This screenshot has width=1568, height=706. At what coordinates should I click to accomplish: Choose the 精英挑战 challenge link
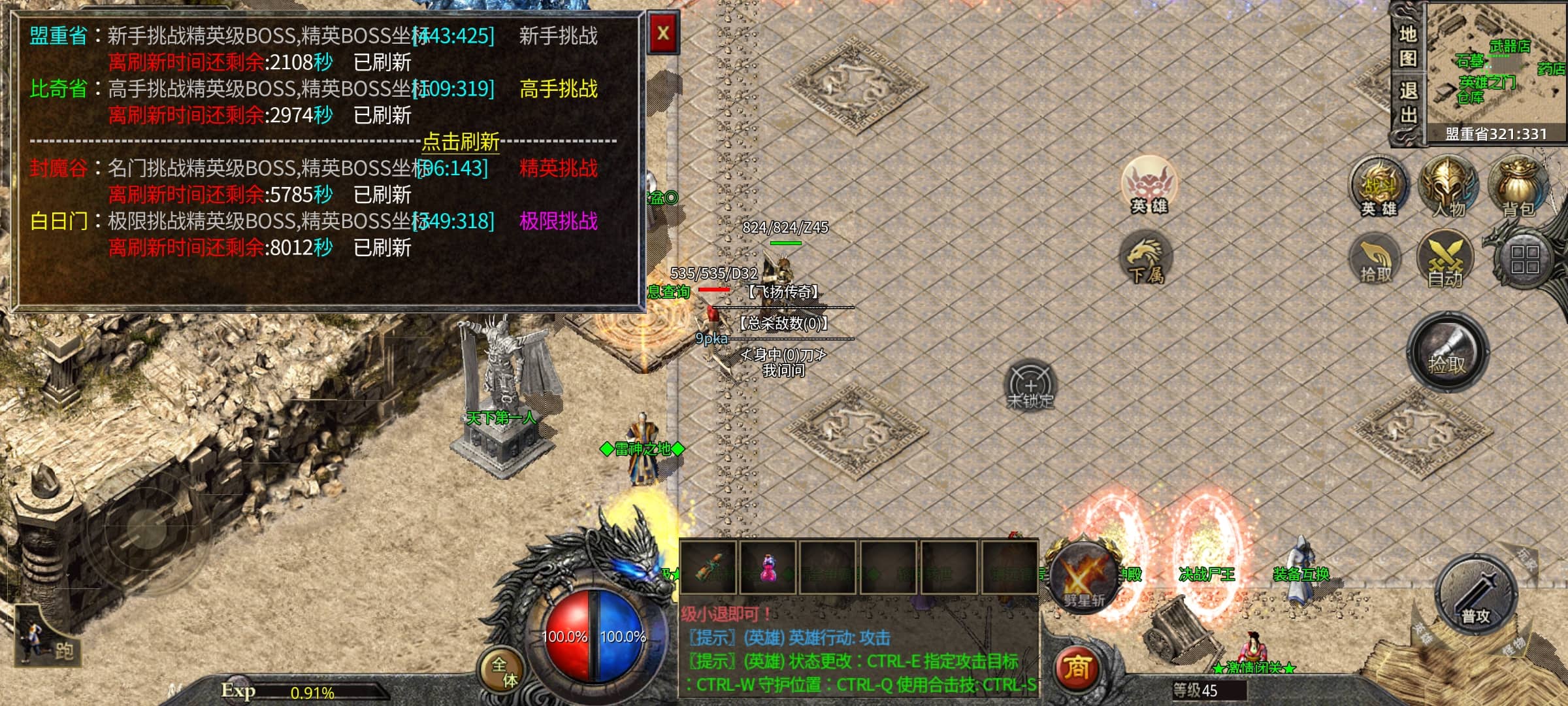(x=558, y=168)
